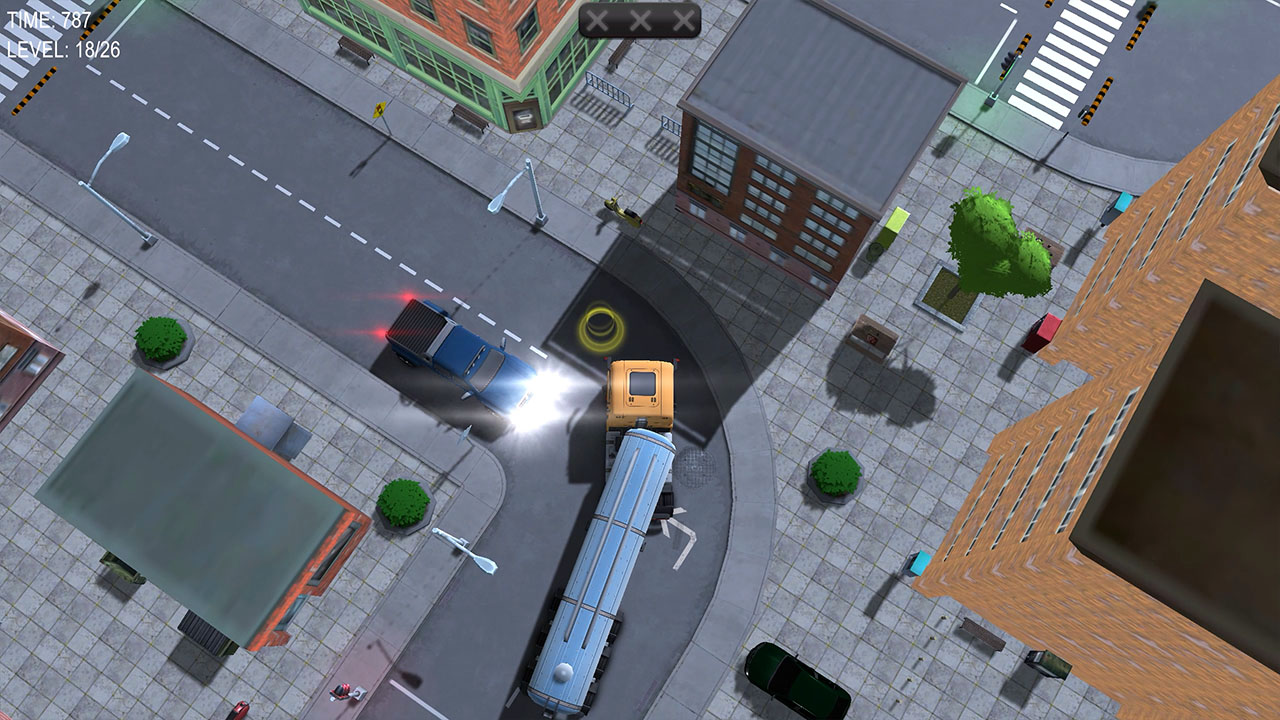This screenshot has width=1280, height=720.
Task: Click the middle X of the strike counter
Action: tap(640, 18)
